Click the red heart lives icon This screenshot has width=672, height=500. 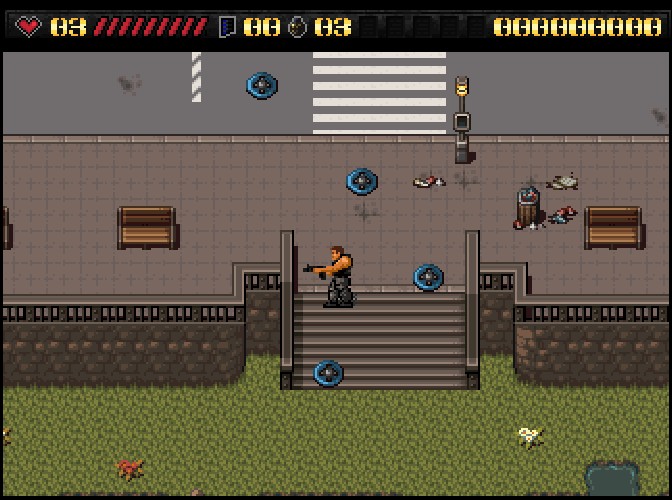coord(29,27)
